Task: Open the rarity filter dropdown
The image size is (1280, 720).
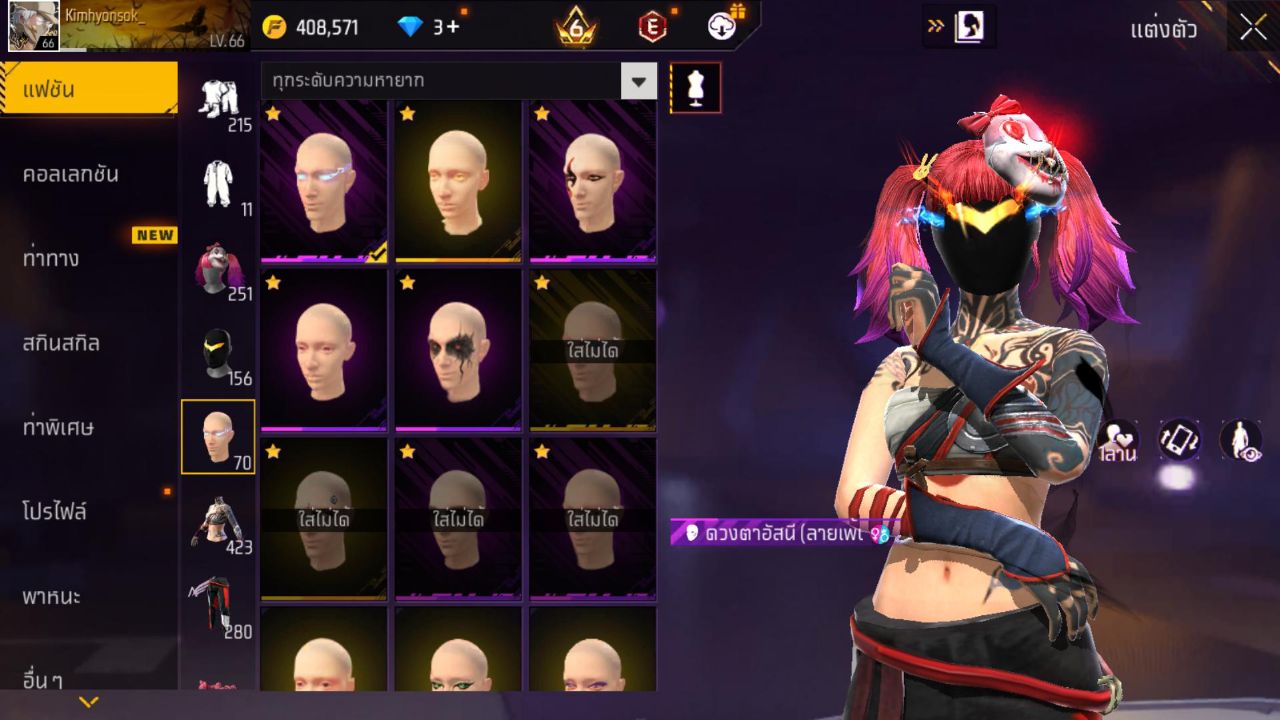Action: (638, 81)
